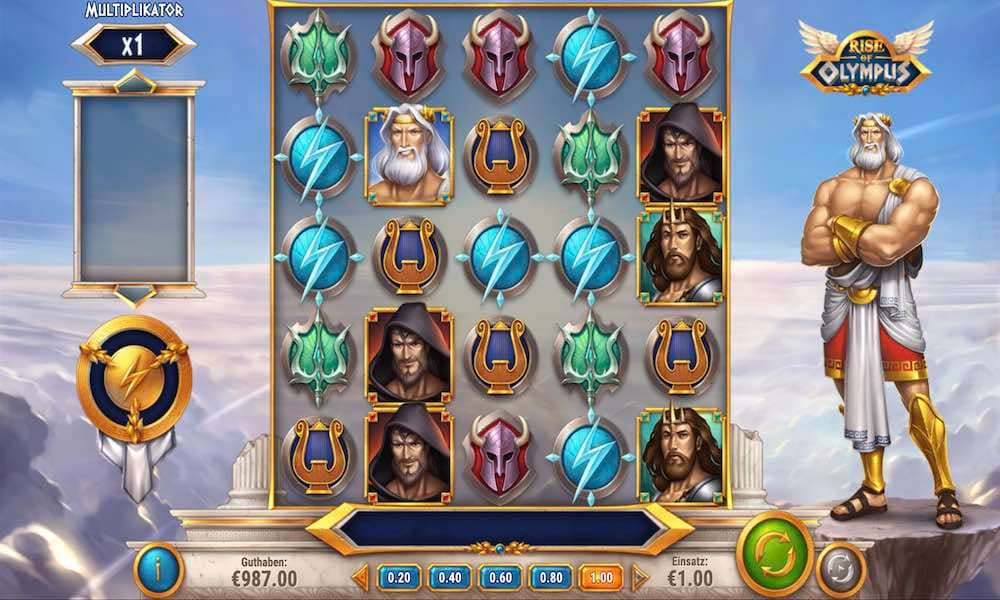
Task: Increase the bet with the right arrow
Action: [x=638, y=577]
